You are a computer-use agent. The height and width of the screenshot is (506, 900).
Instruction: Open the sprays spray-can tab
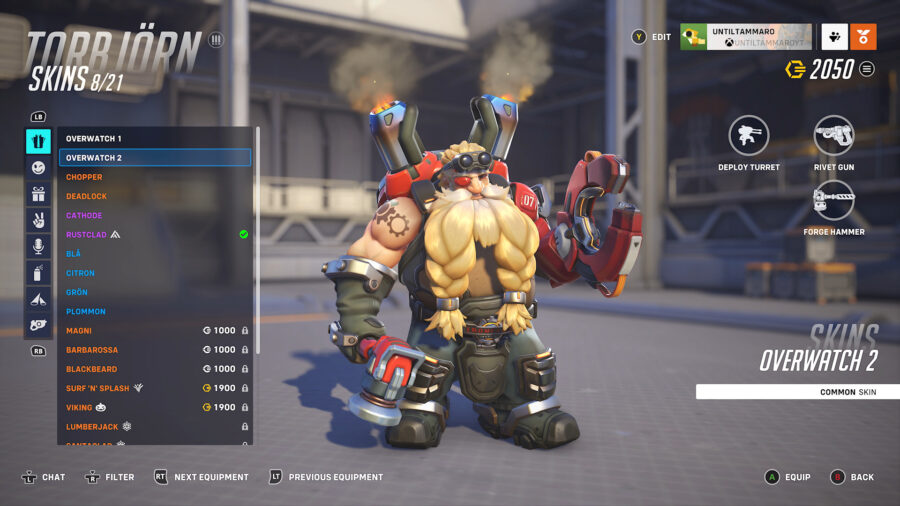click(38, 272)
